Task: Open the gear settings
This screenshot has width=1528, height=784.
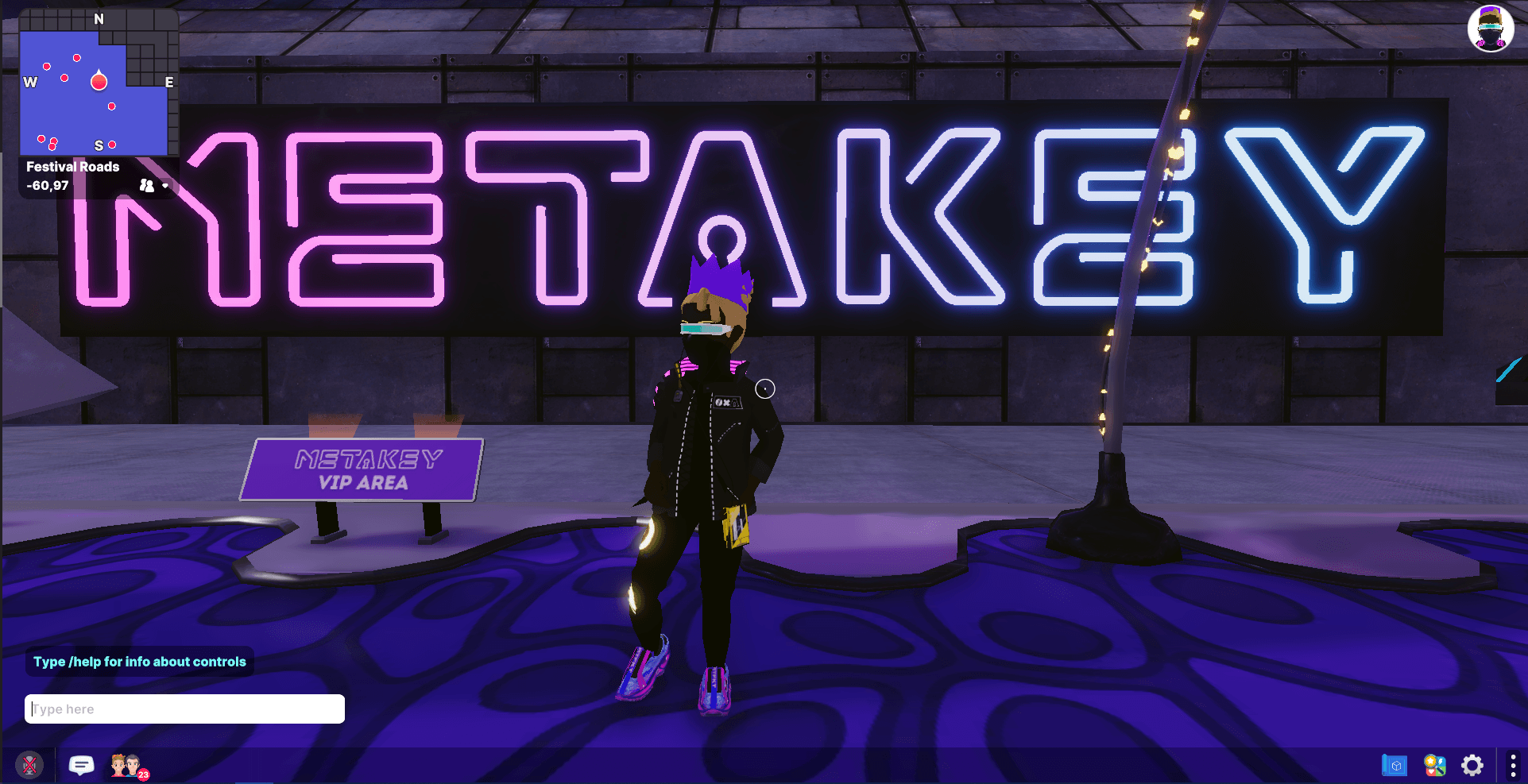Action: point(1472,765)
